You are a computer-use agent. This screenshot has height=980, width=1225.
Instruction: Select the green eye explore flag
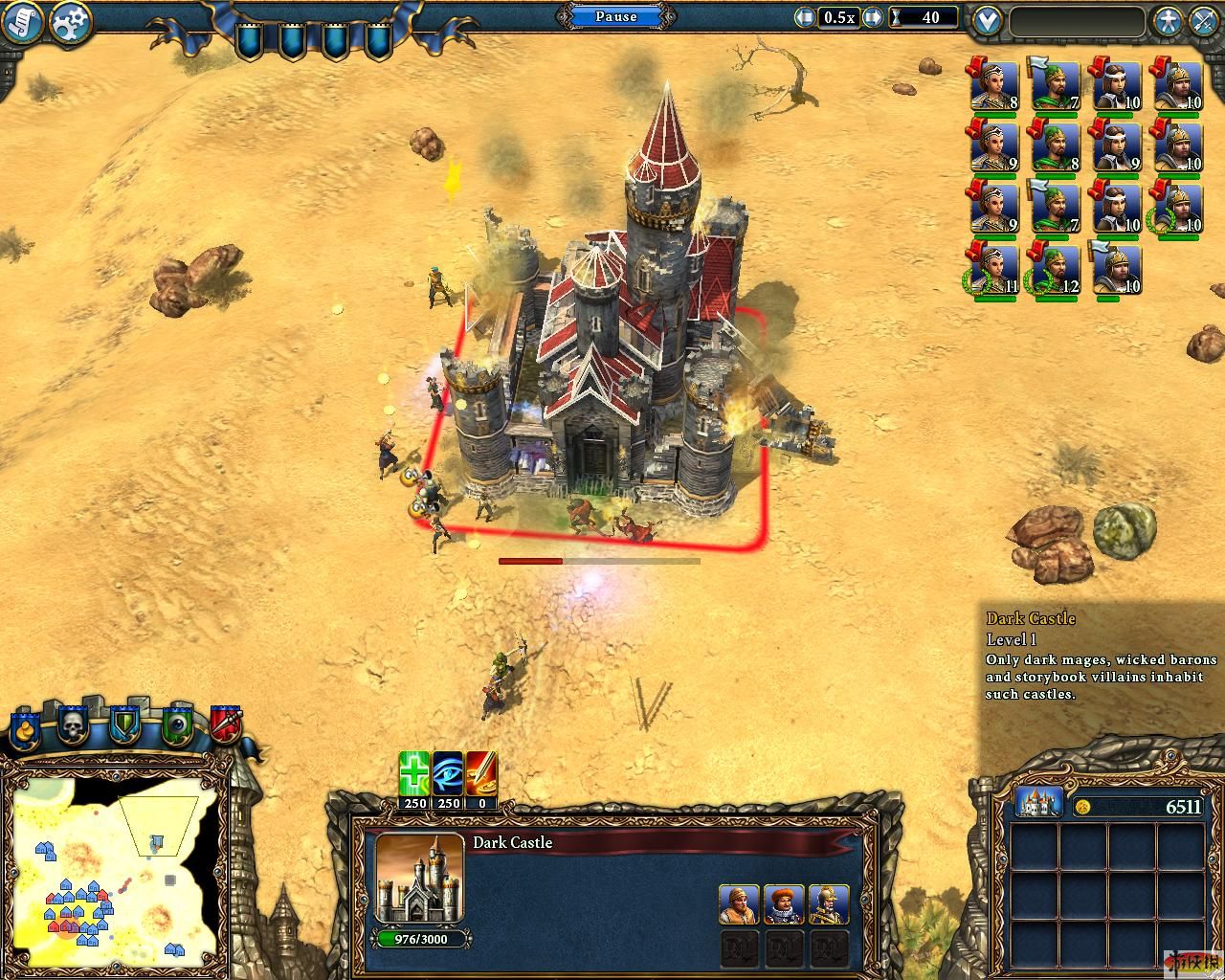click(176, 725)
